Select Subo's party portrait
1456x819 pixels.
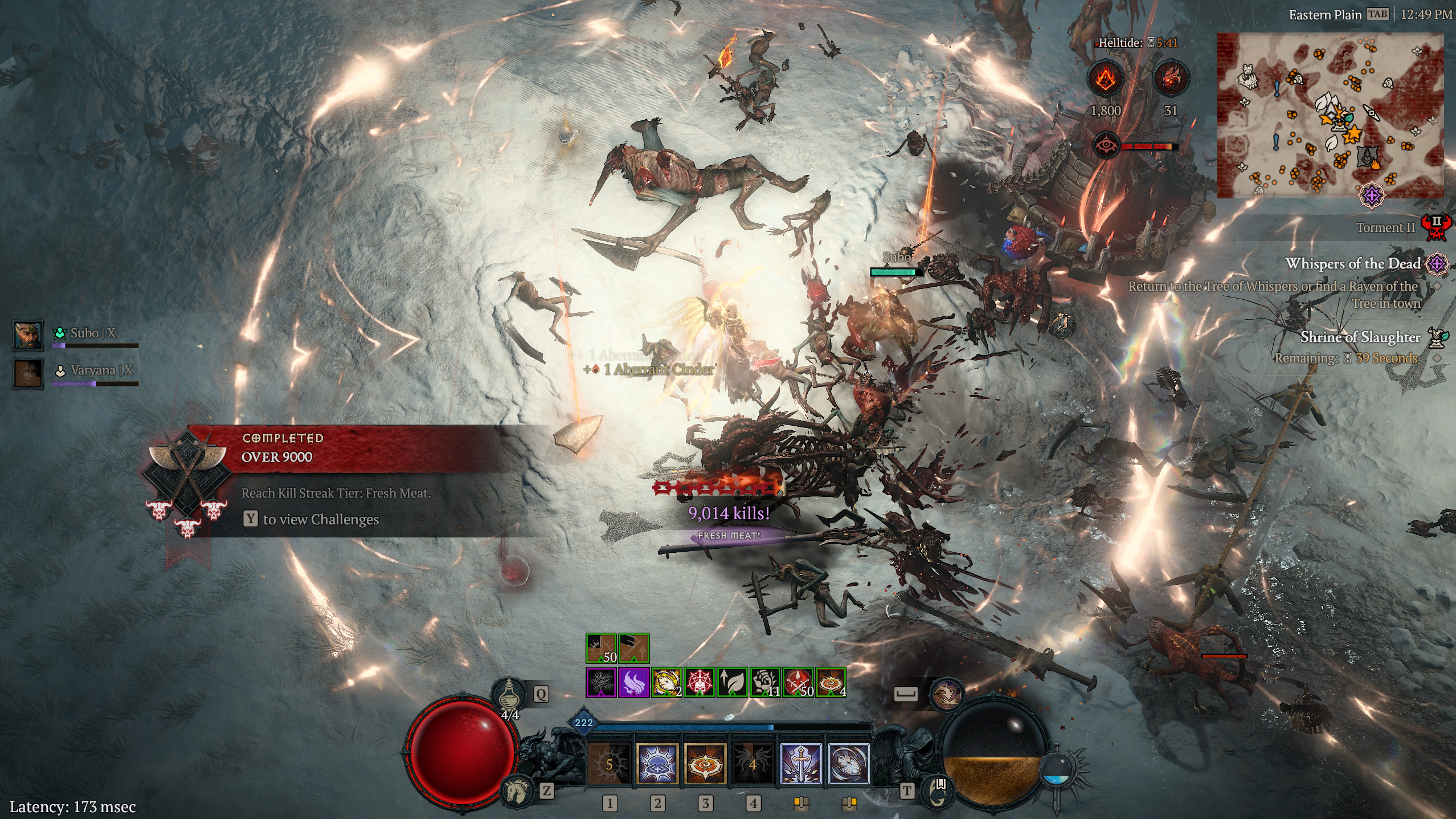[x=28, y=335]
